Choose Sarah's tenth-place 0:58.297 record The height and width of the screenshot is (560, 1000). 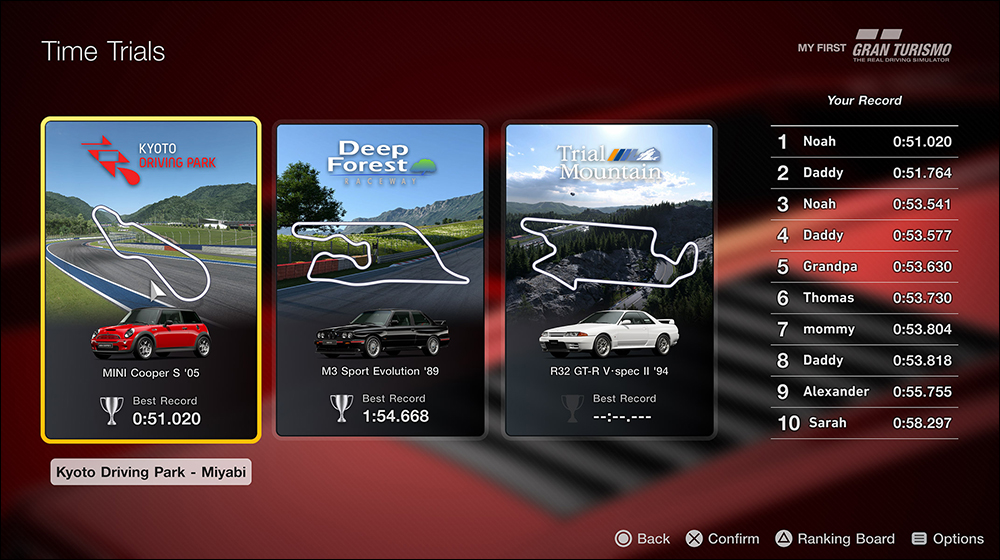(864, 423)
